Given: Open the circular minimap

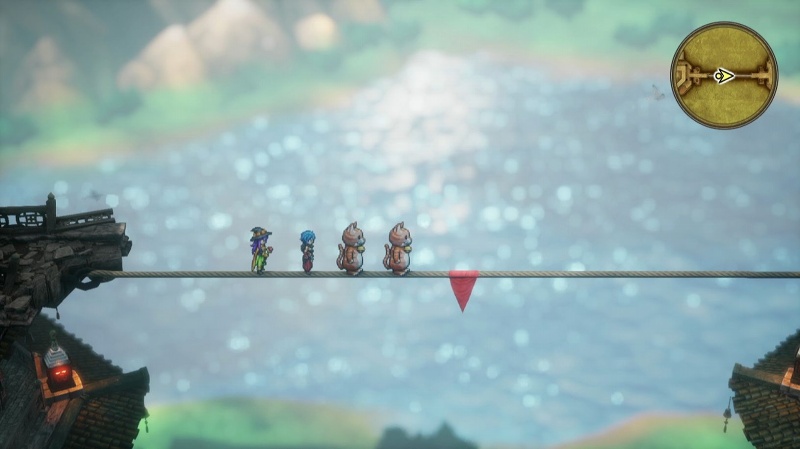Looking at the screenshot, I should (723, 75).
